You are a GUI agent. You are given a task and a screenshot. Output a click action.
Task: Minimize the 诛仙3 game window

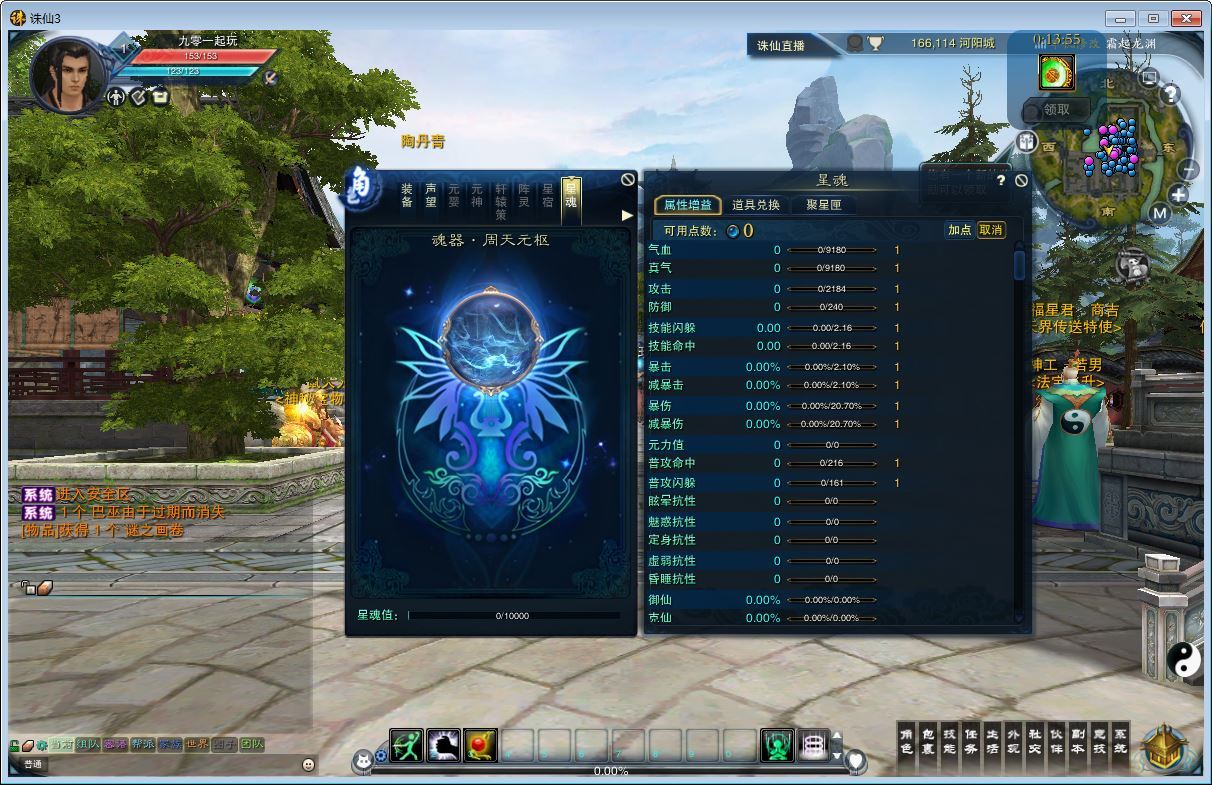[x=1121, y=18]
